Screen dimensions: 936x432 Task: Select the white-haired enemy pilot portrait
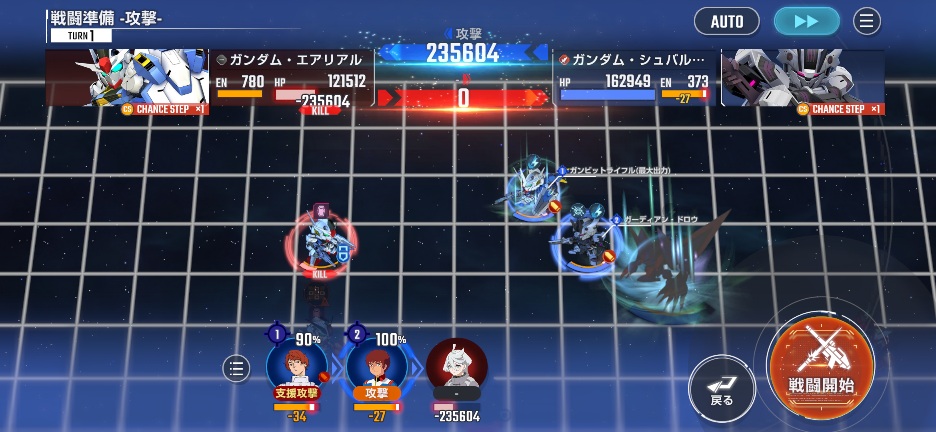click(456, 367)
